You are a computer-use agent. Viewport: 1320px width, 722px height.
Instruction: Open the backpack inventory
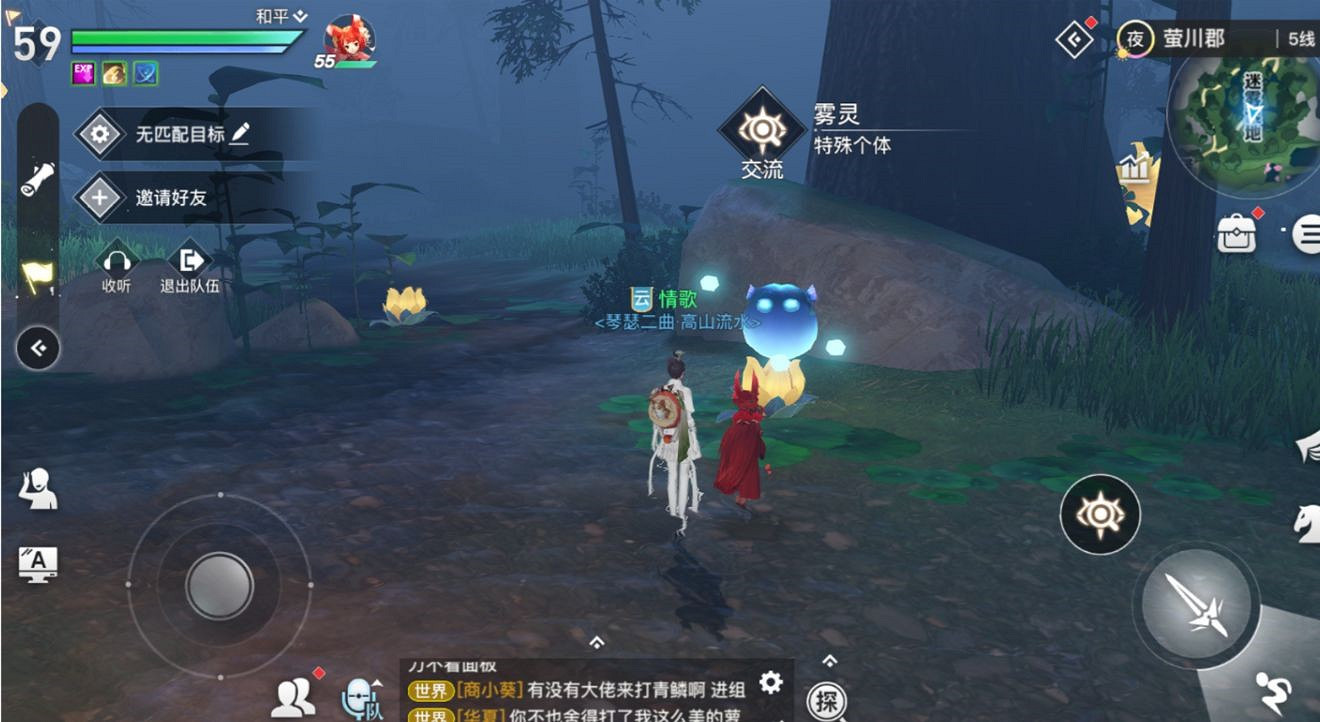[x=1235, y=232]
